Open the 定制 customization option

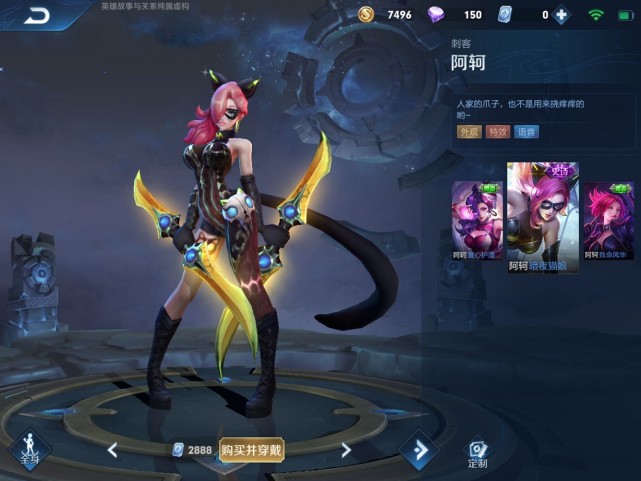(478, 454)
